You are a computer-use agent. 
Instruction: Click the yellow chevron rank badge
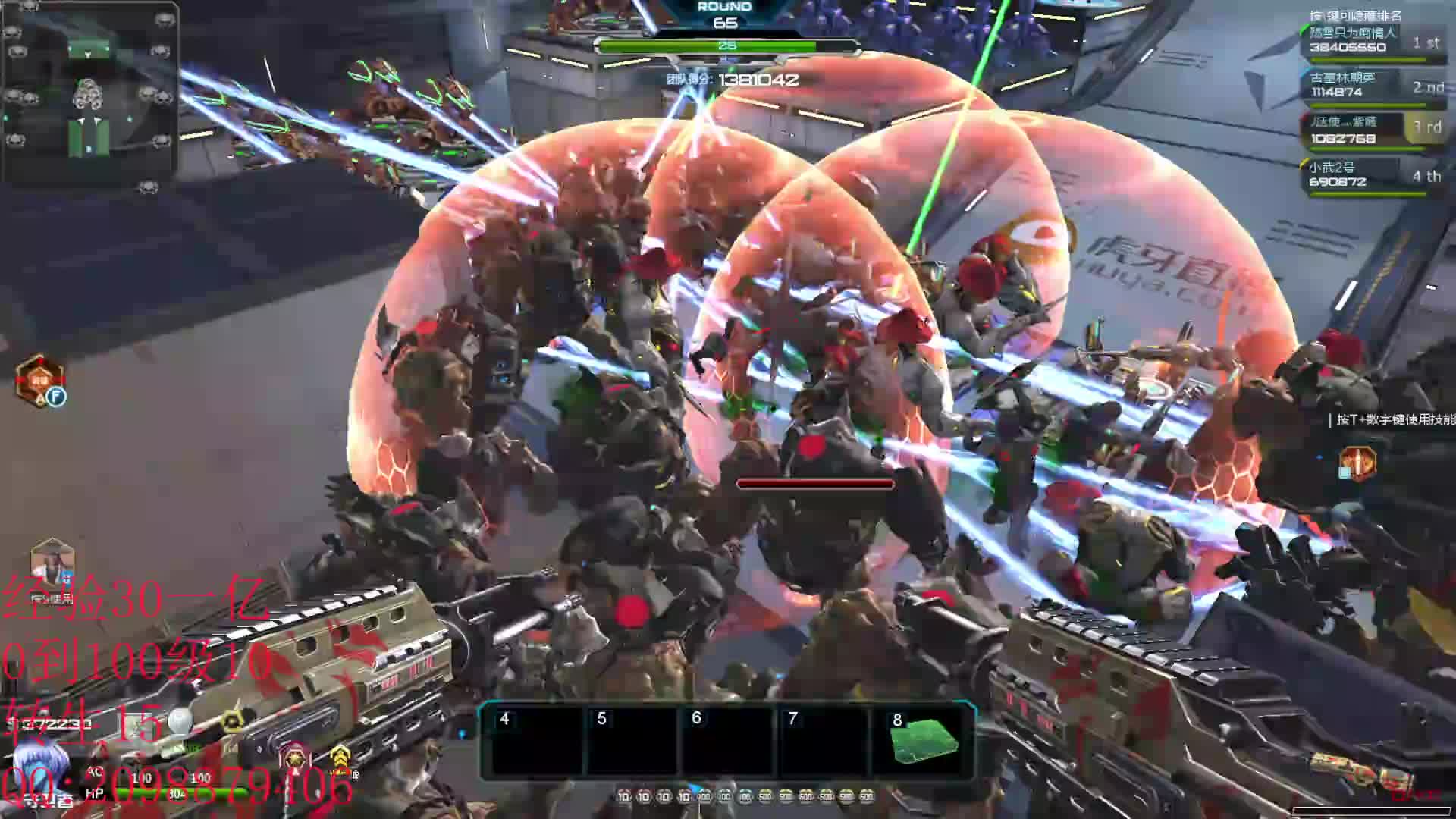[340, 758]
